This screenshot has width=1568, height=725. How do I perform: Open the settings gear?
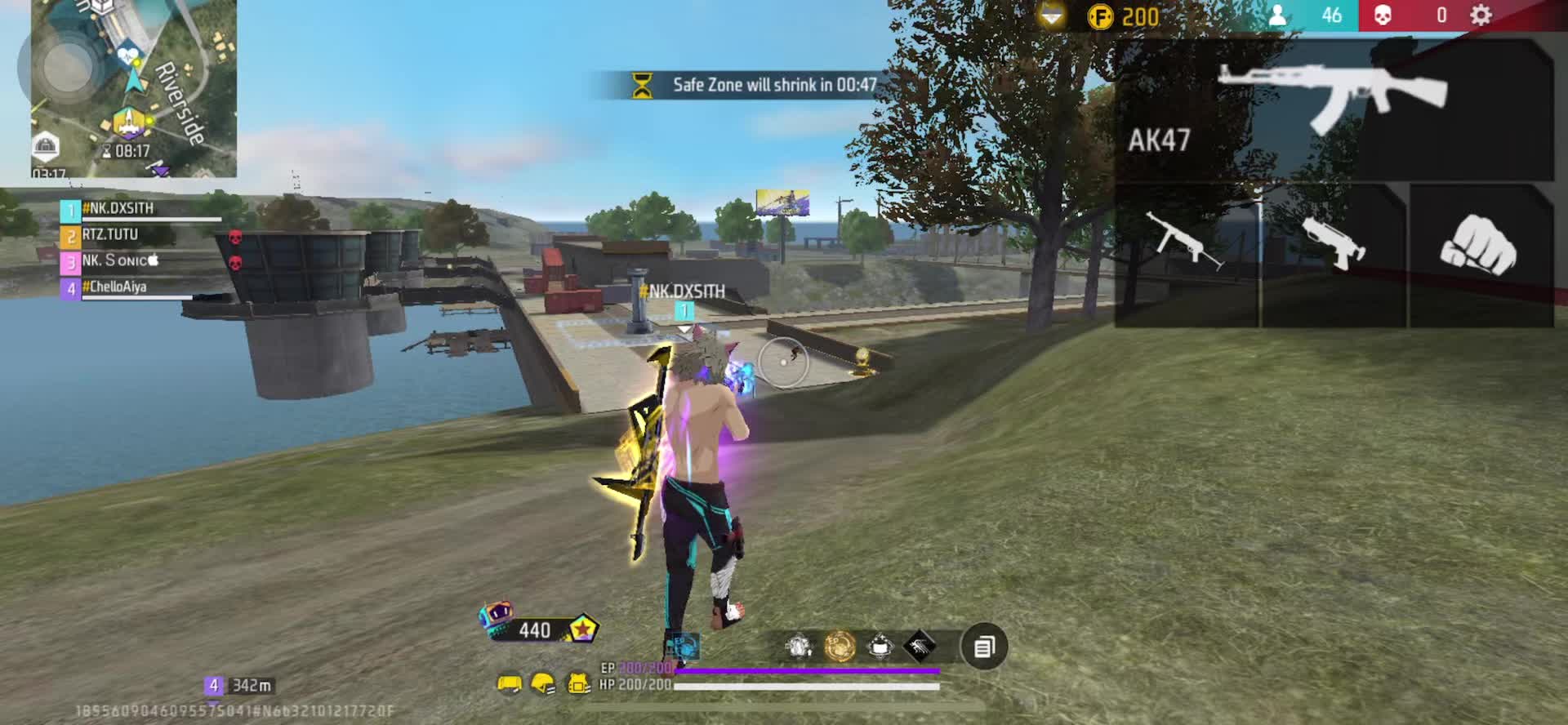[1481, 16]
